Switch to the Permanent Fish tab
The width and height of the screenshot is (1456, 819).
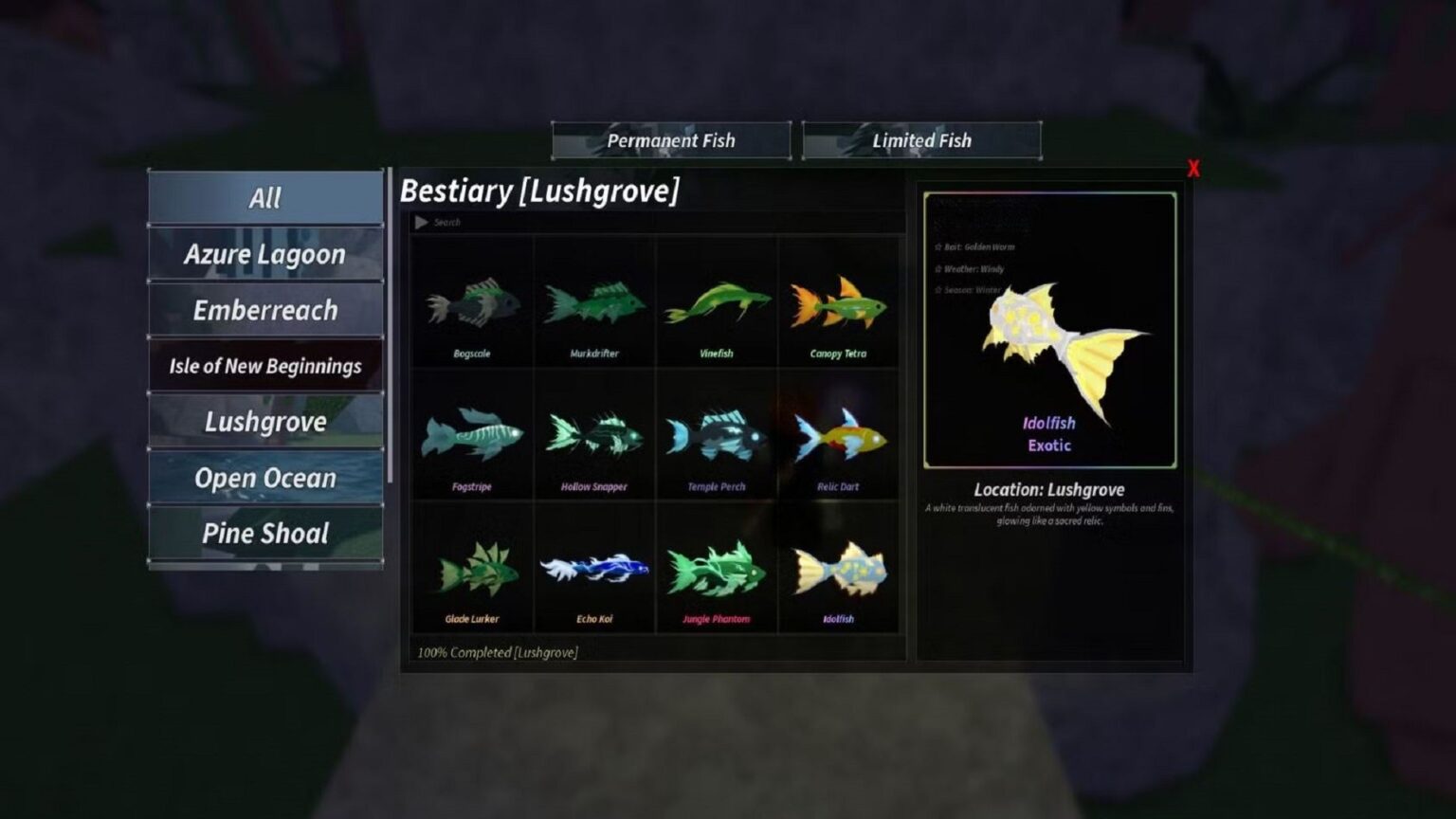671,140
